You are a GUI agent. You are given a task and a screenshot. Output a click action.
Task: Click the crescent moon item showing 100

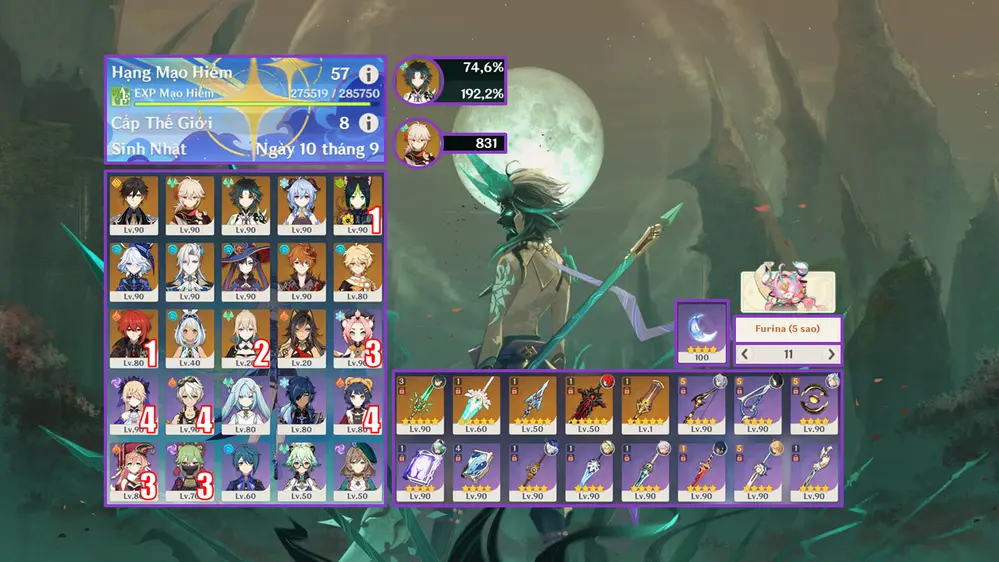coord(700,332)
